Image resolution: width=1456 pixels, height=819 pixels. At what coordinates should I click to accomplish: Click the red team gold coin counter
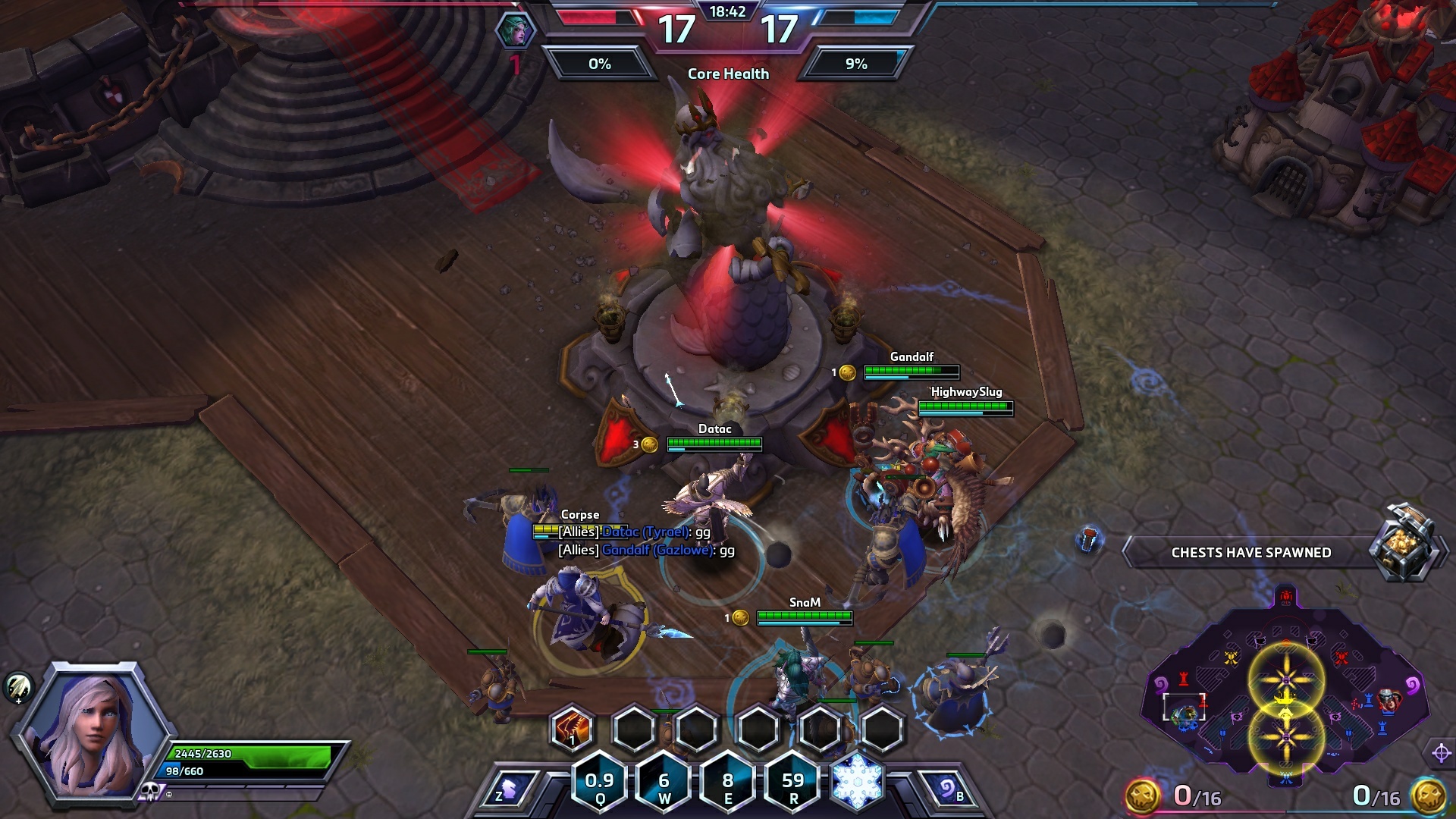pyautogui.click(x=1144, y=795)
